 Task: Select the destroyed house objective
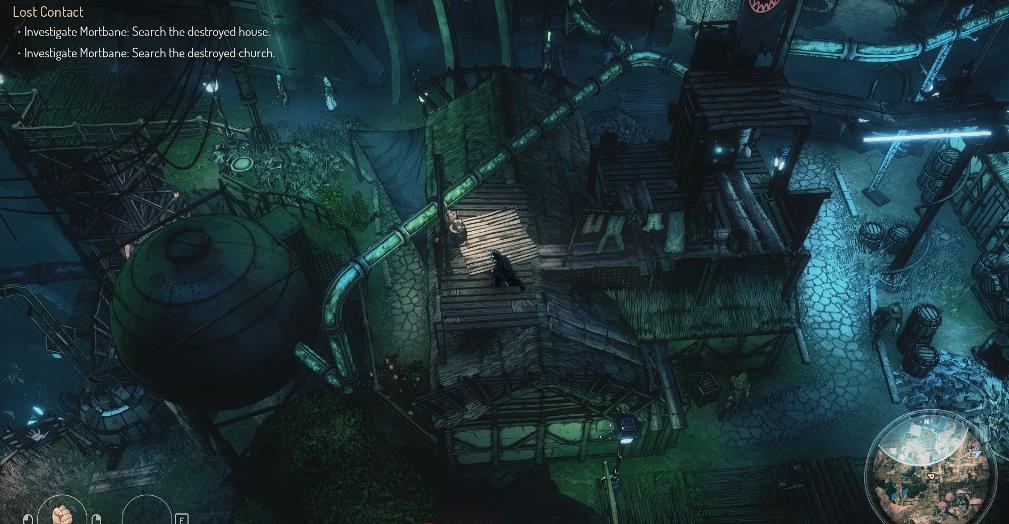[148, 32]
